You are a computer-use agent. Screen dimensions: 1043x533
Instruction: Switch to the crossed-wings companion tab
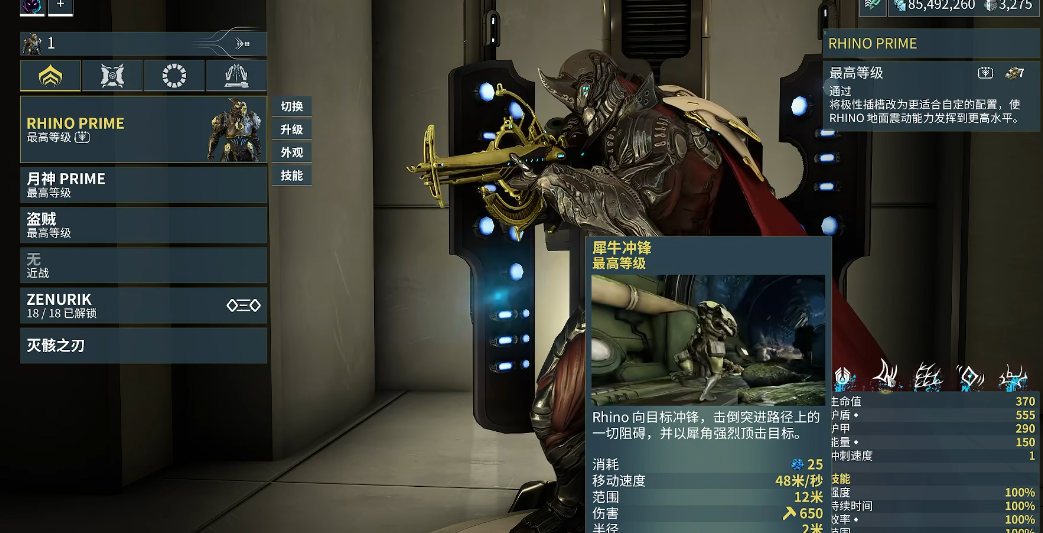(112, 76)
